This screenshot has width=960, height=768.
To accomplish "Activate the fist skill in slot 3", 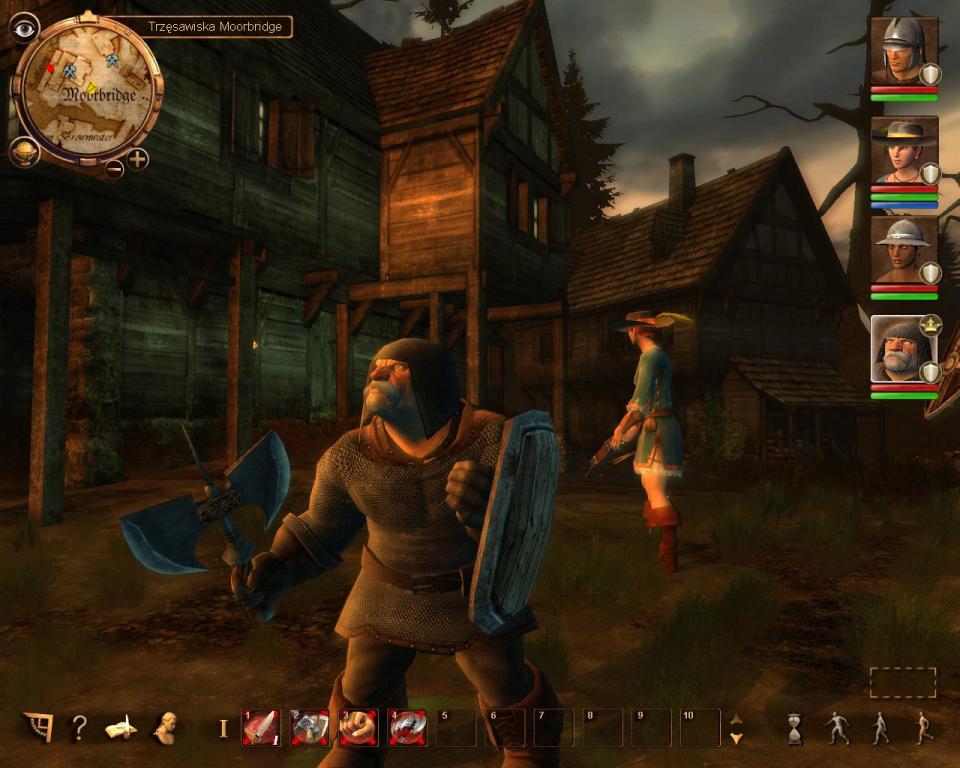I will (358, 728).
